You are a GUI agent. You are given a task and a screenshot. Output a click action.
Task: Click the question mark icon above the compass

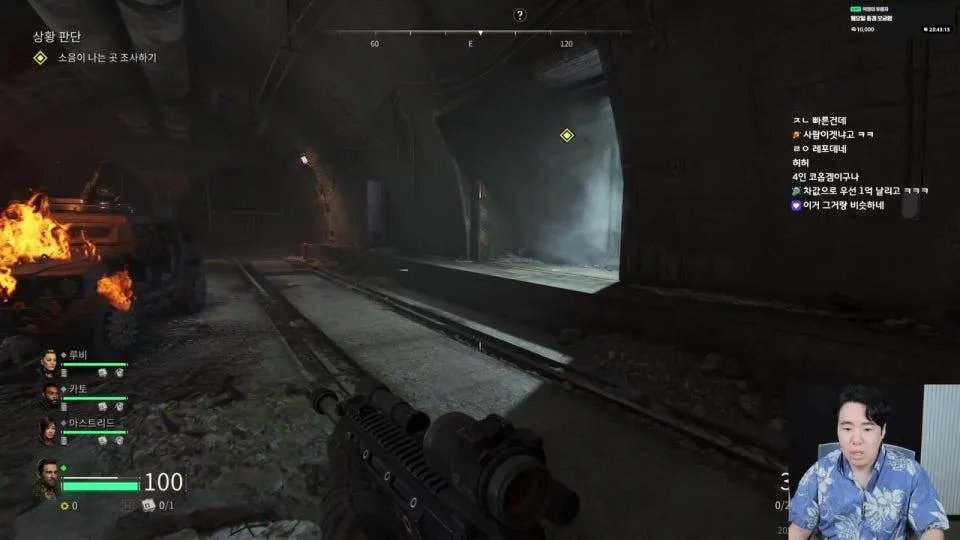(520, 14)
